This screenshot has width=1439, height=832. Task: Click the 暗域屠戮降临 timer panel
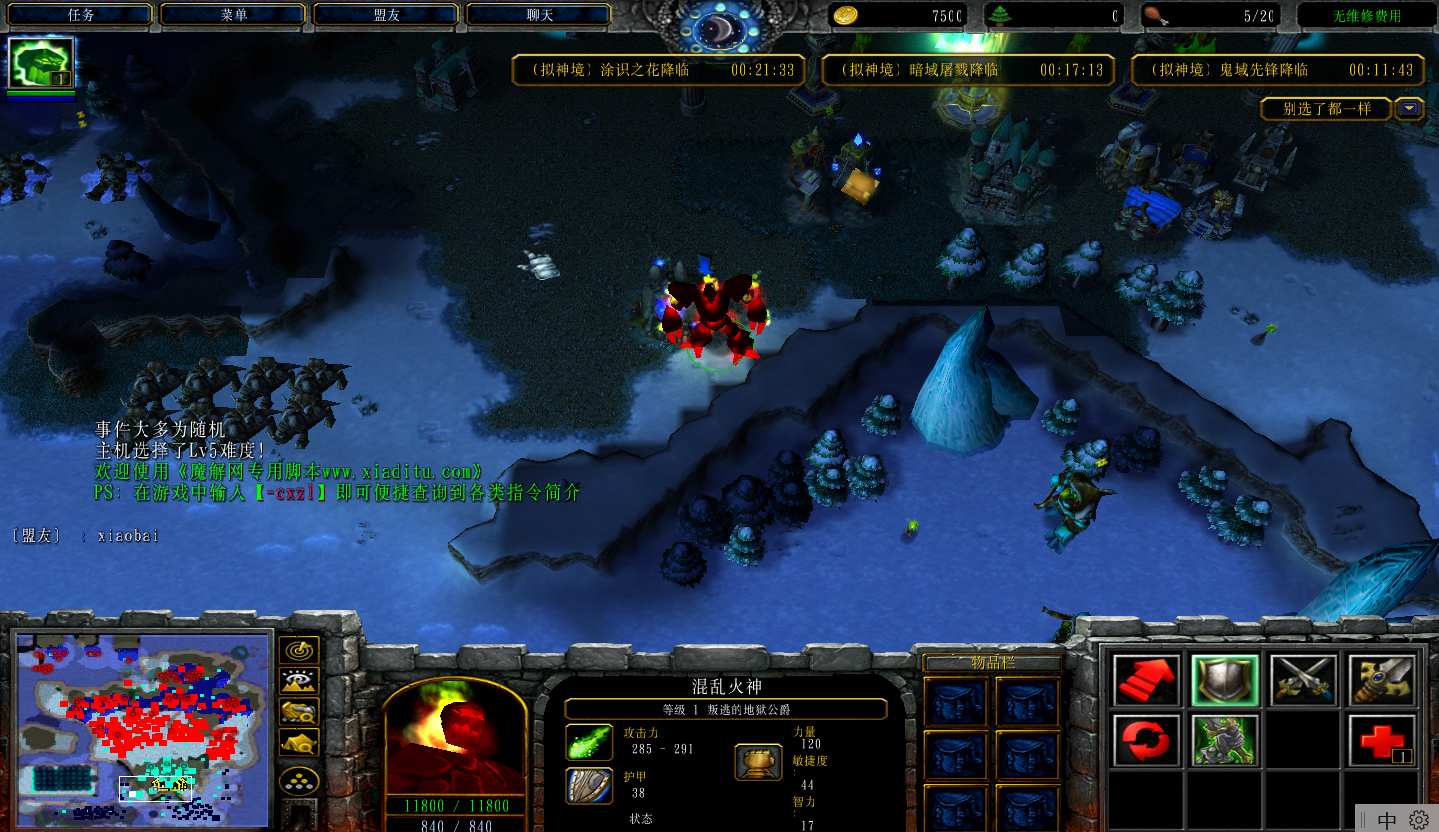[968, 70]
